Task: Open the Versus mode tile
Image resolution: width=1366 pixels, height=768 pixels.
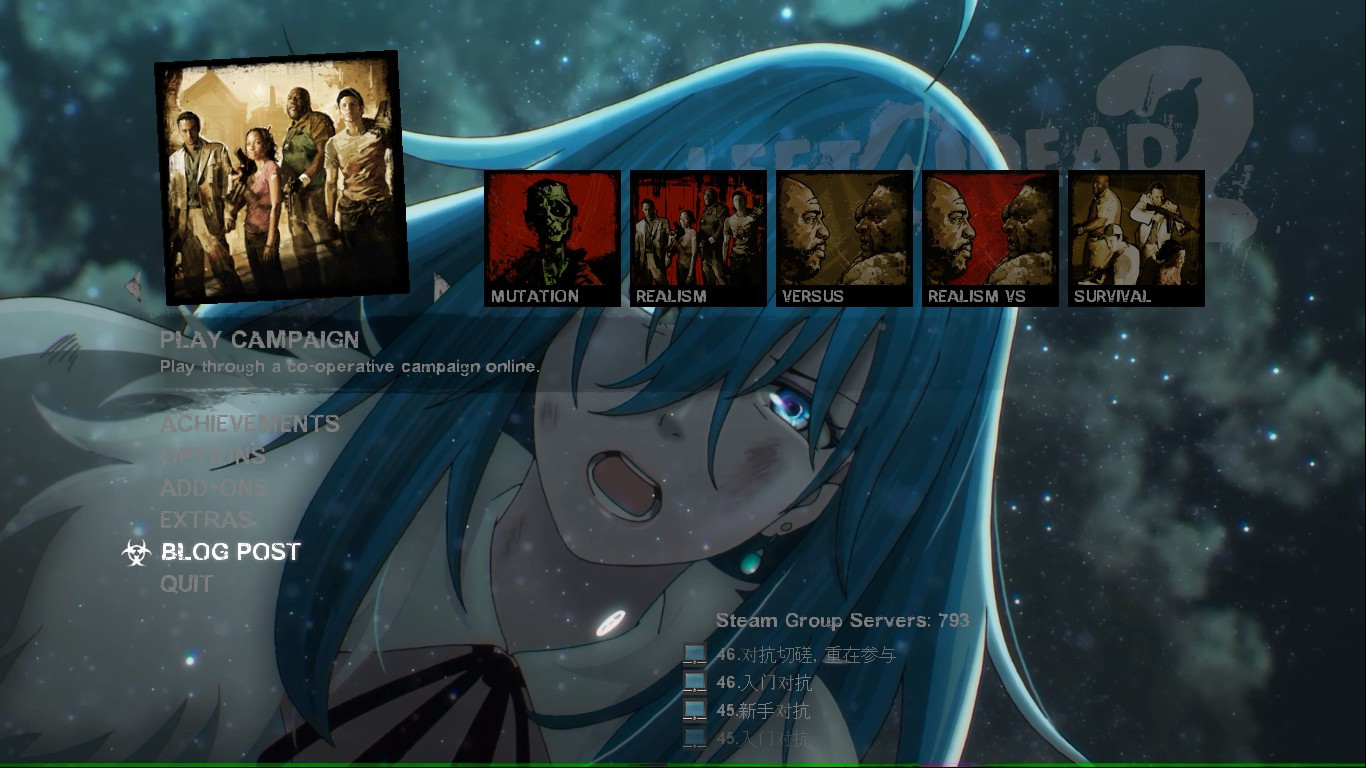Action: point(844,235)
